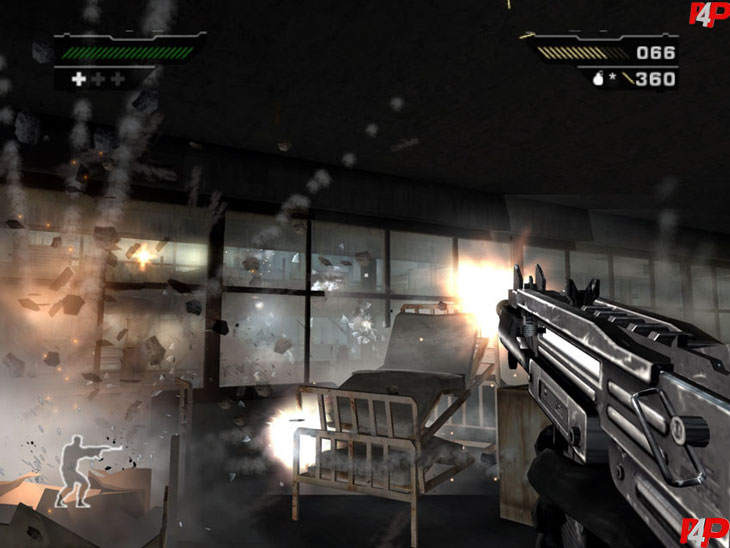Click the crouching soldier stance indicator
730x548 pixels.
point(86,473)
